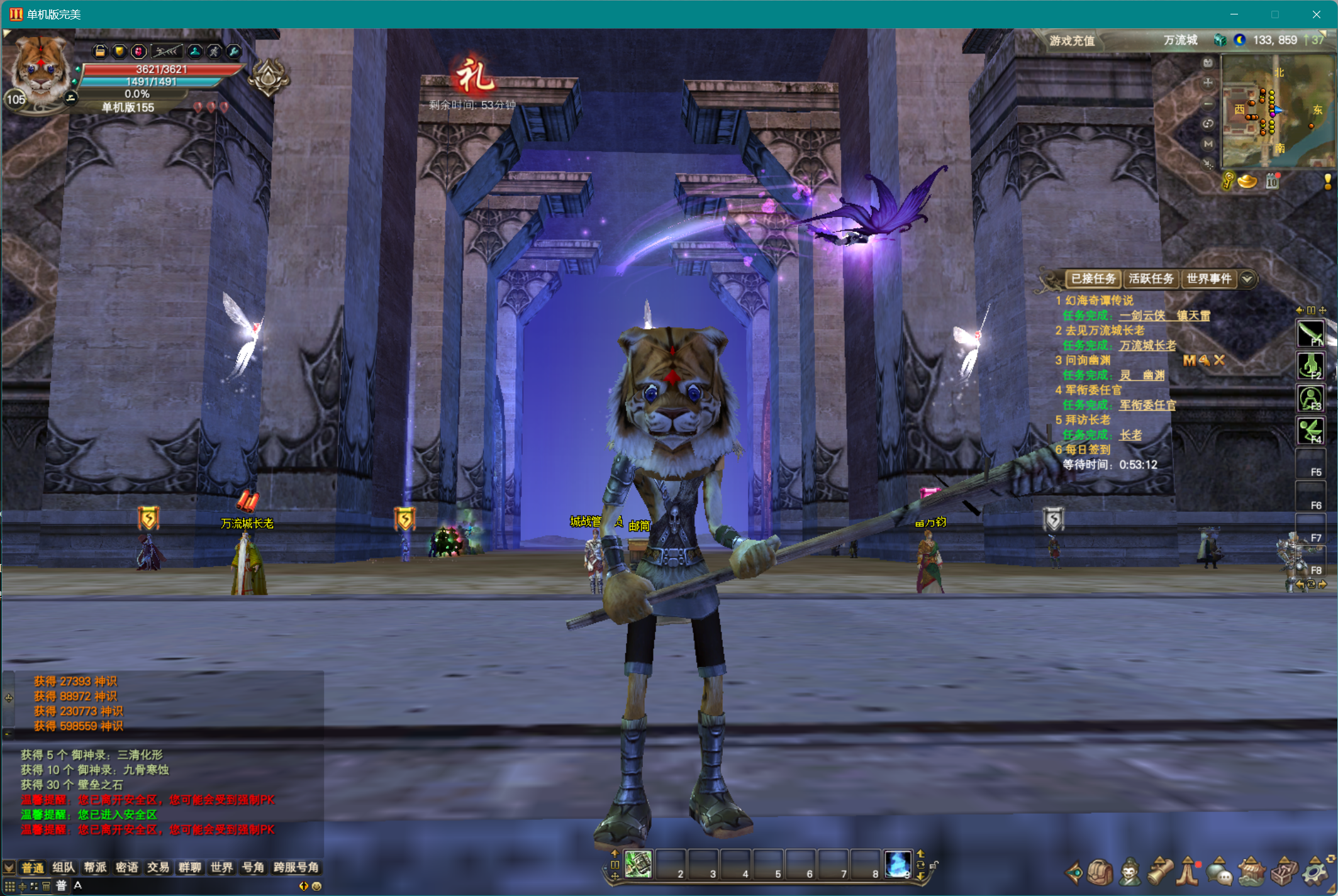Close the game window
This screenshot has width=1338, height=896.
click(1316, 14)
